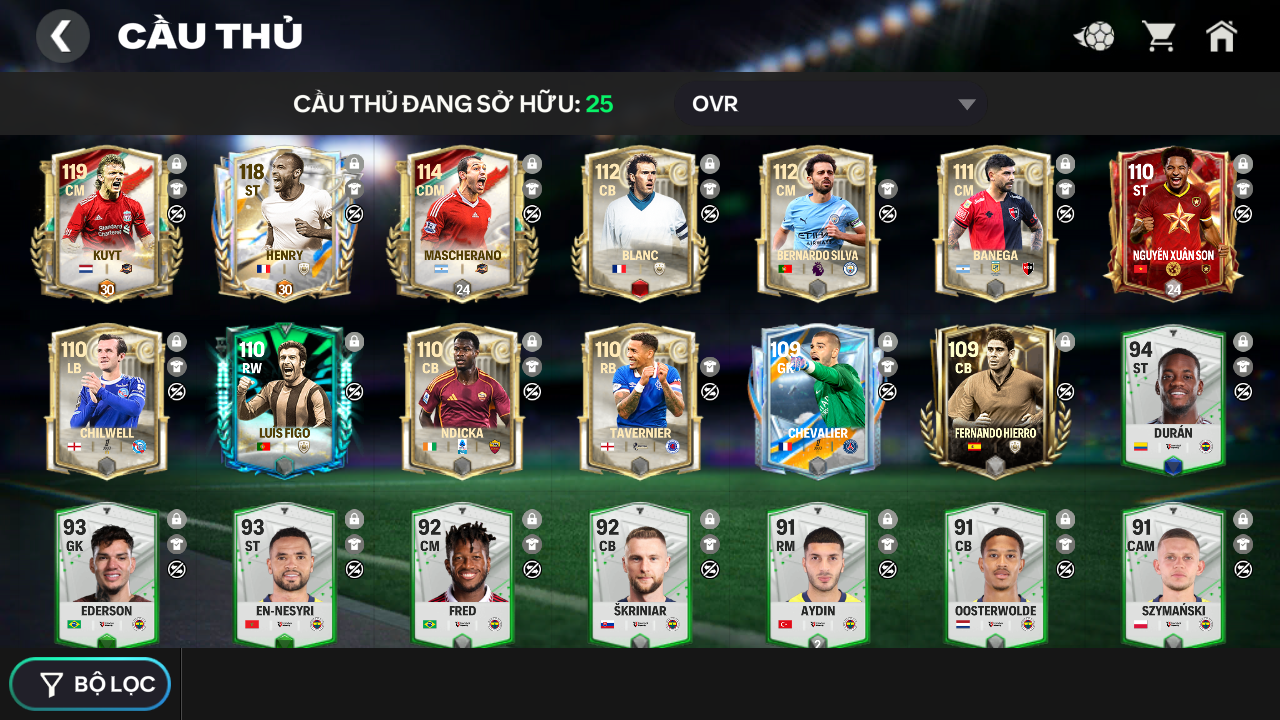Select the Luis Figo card

(x=285, y=401)
